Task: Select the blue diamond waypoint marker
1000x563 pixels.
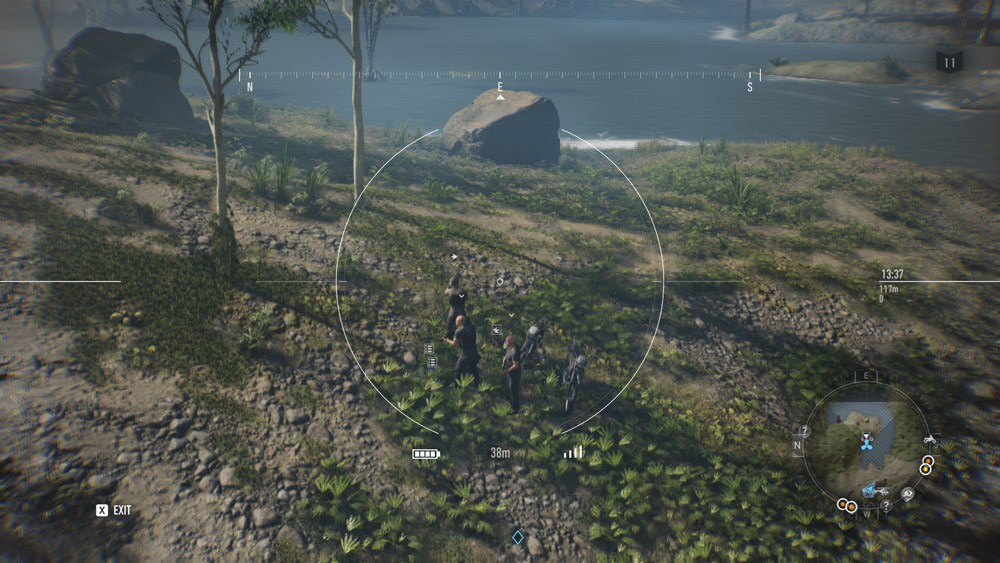Action: coord(518,537)
